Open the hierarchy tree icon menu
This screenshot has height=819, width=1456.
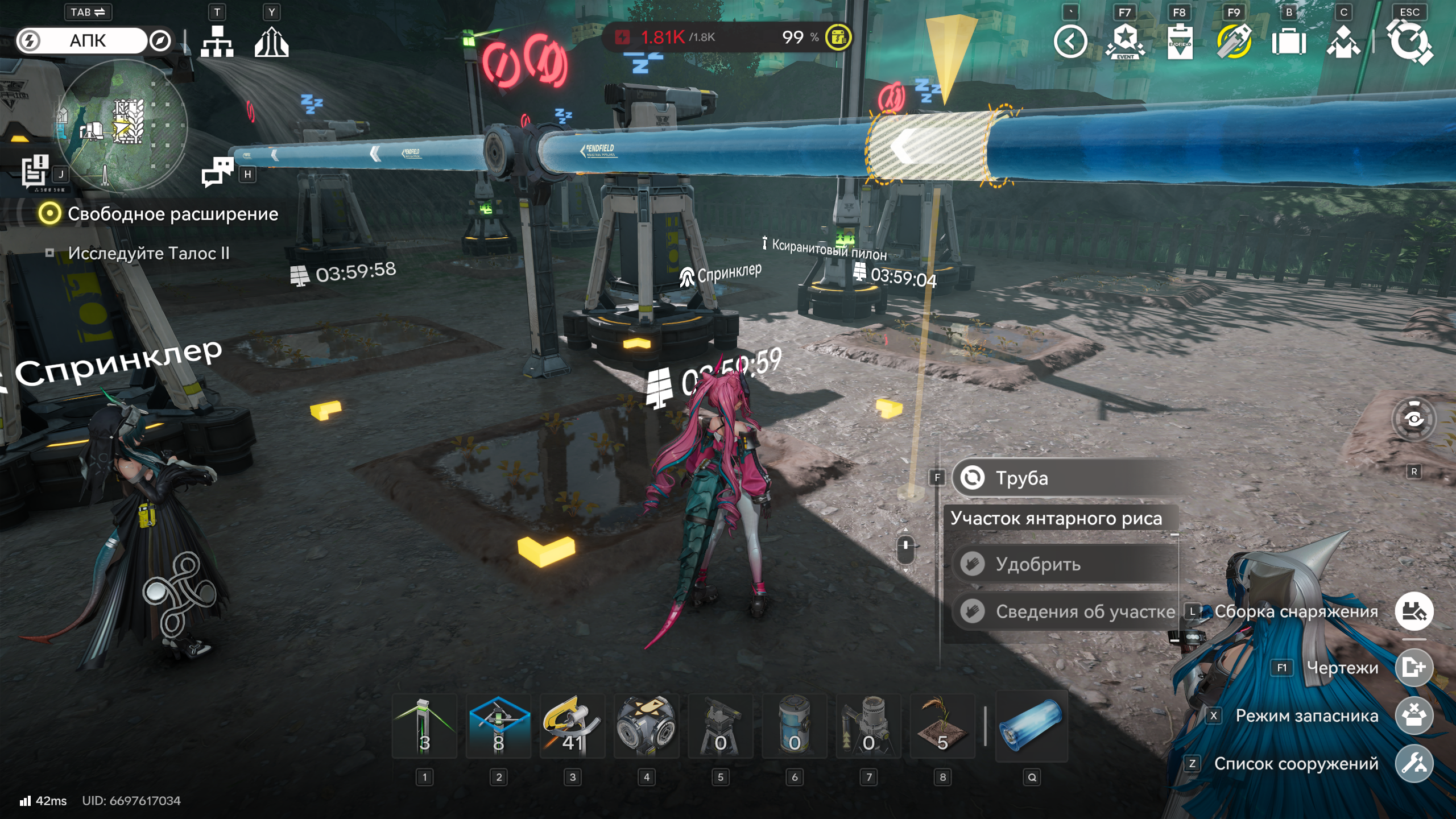(x=217, y=42)
